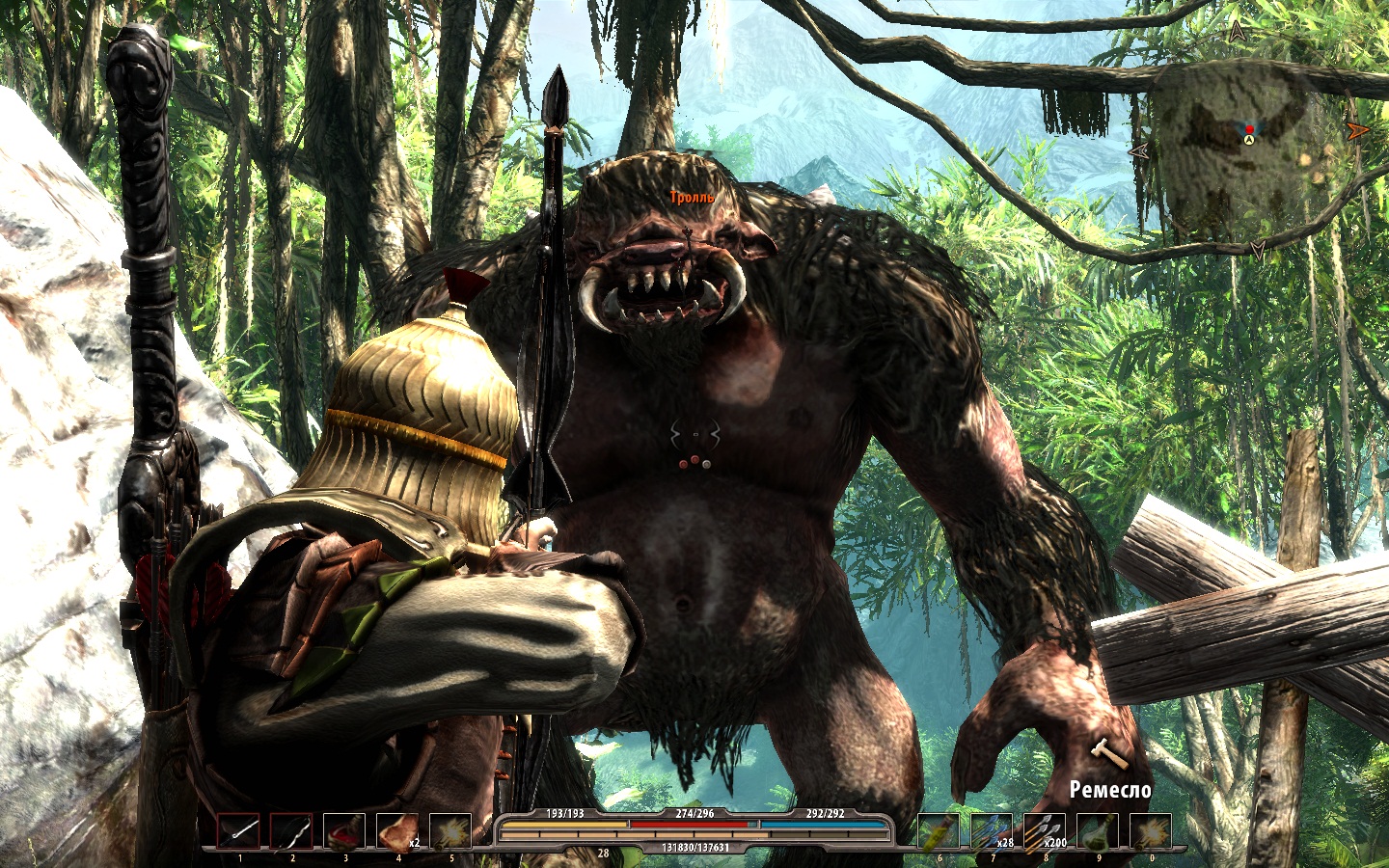The width and height of the screenshot is (1389, 868).
Task: Open the Ремесло crafting hammer icon
Action: coord(1107,754)
